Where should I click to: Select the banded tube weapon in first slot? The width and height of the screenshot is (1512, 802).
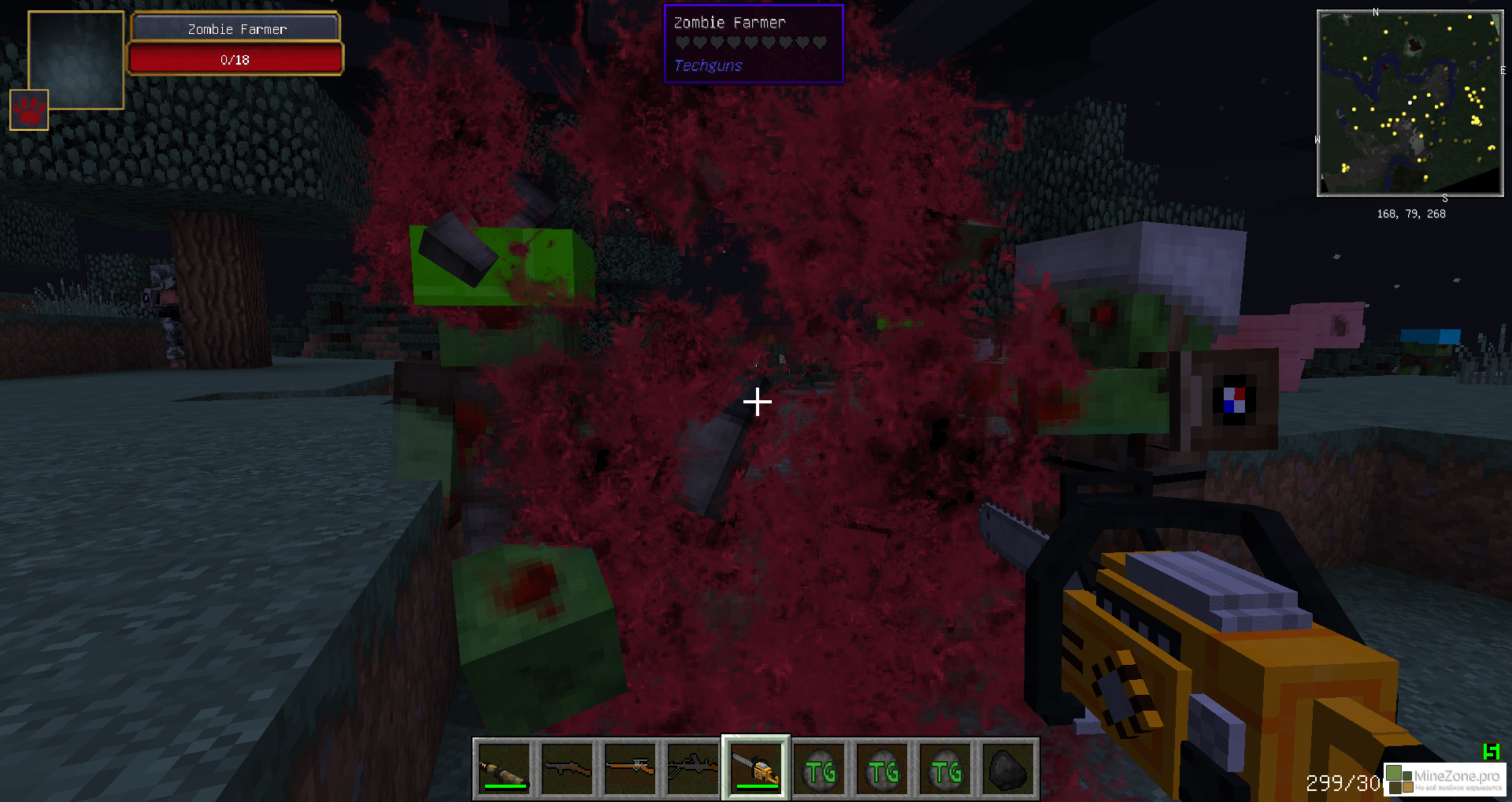click(504, 769)
